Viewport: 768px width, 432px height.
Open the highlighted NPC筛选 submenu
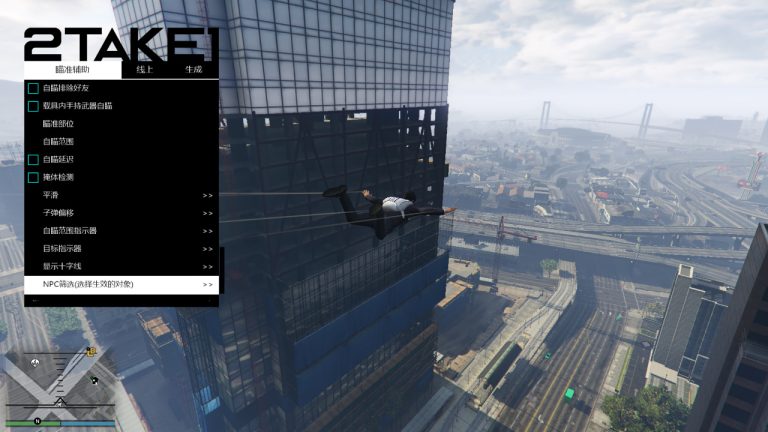[x=120, y=285]
